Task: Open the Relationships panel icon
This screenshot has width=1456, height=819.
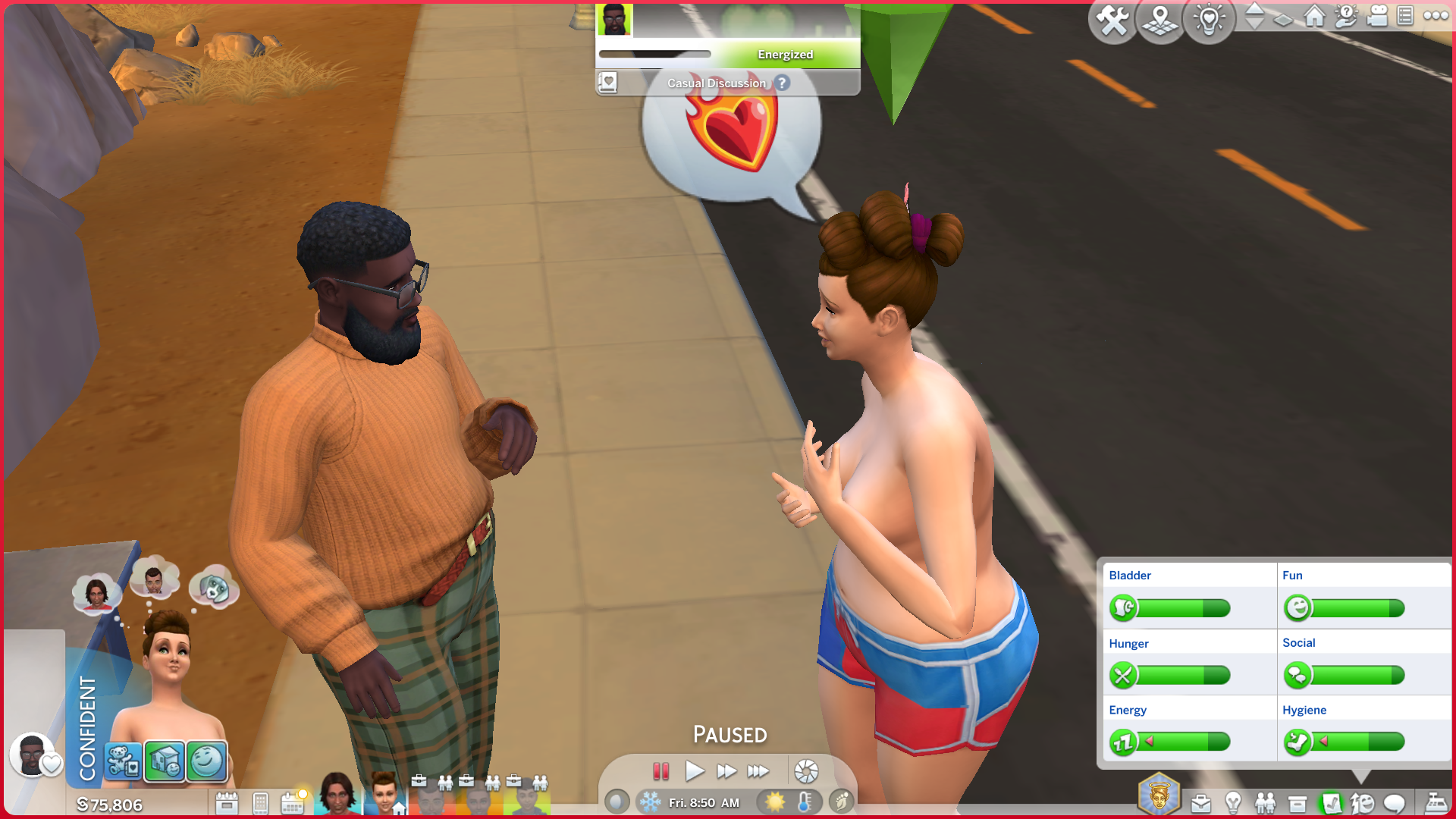Action: point(1265,802)
